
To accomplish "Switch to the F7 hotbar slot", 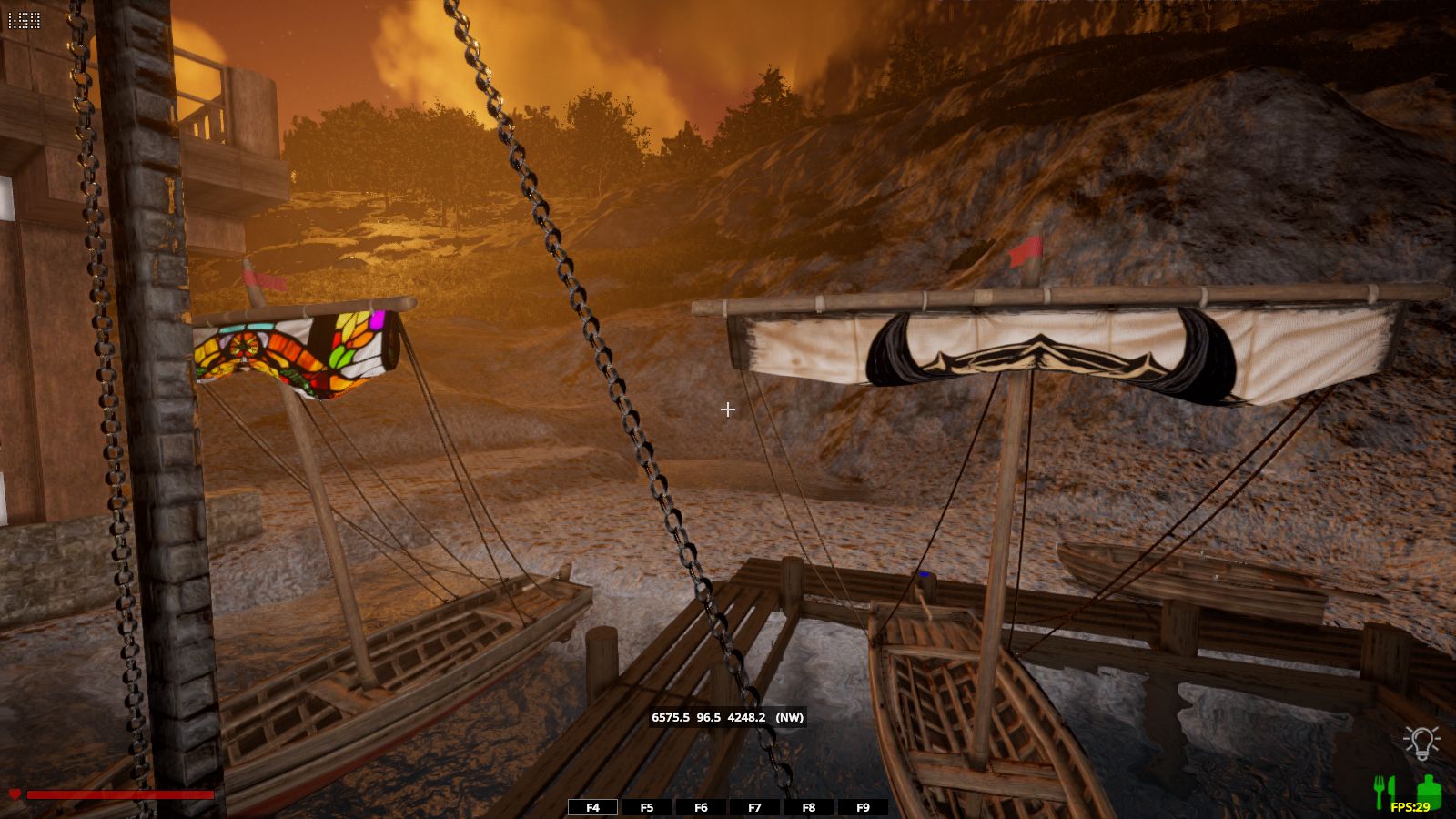I will 754,807.
